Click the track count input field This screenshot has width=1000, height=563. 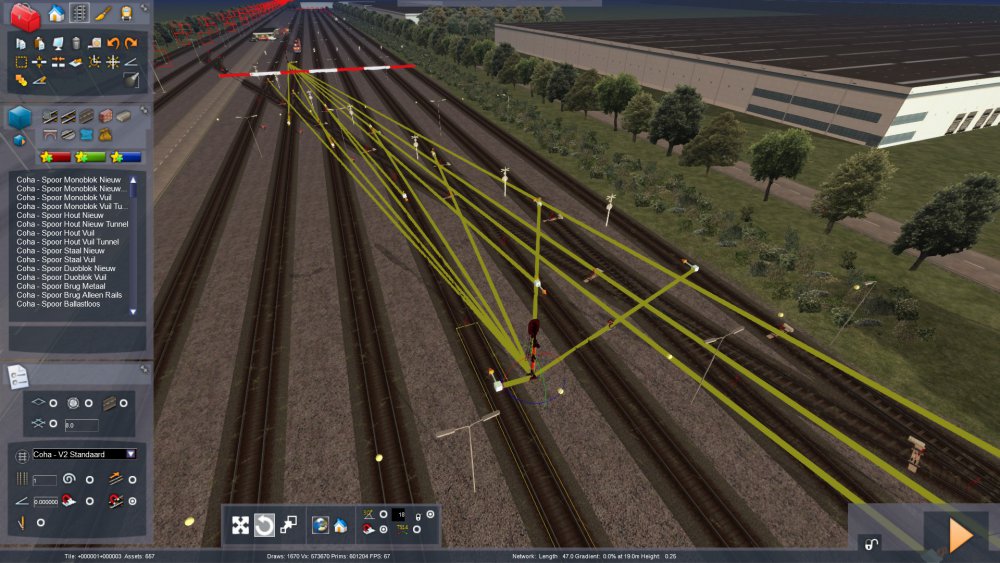click(46, 480)
